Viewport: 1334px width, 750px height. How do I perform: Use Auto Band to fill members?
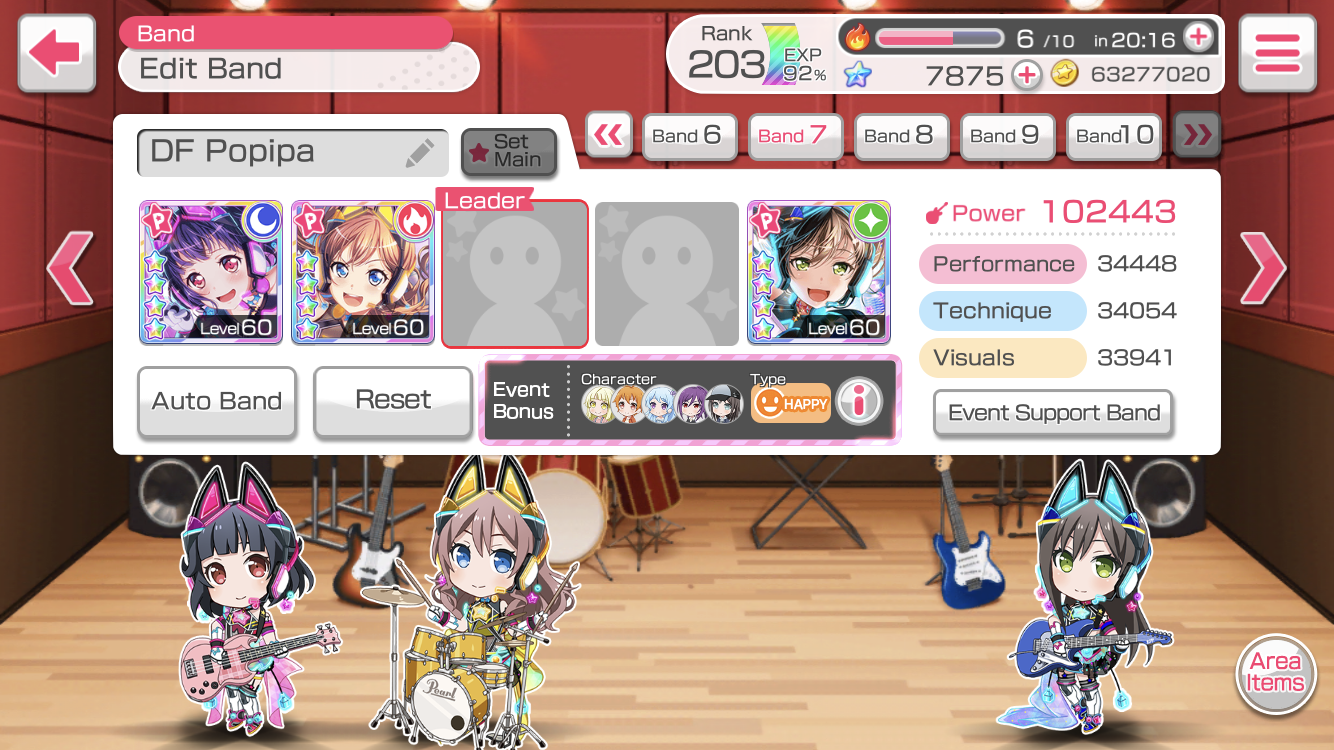coord(217,402)
